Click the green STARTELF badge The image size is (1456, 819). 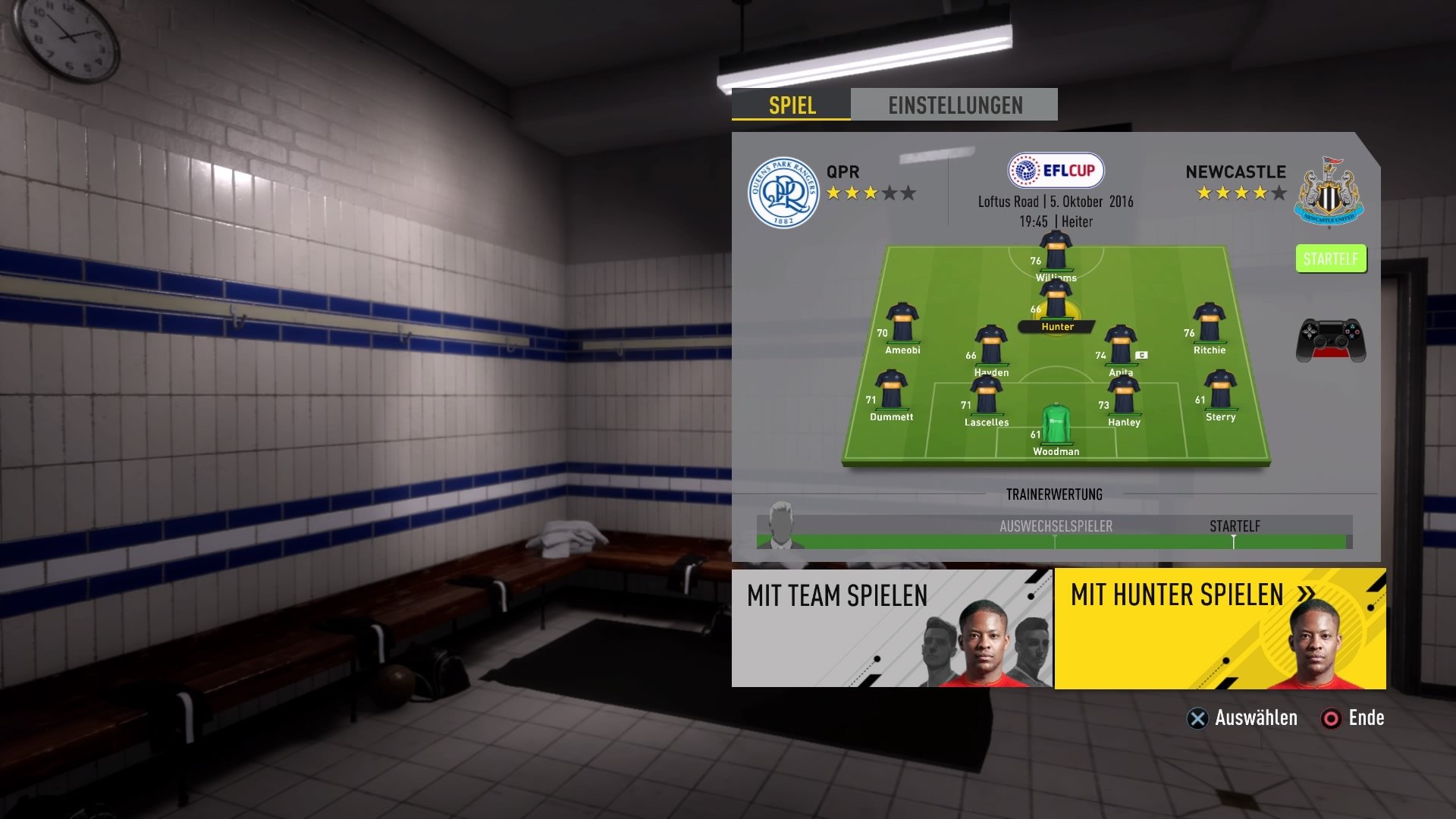coord(1330,259)
